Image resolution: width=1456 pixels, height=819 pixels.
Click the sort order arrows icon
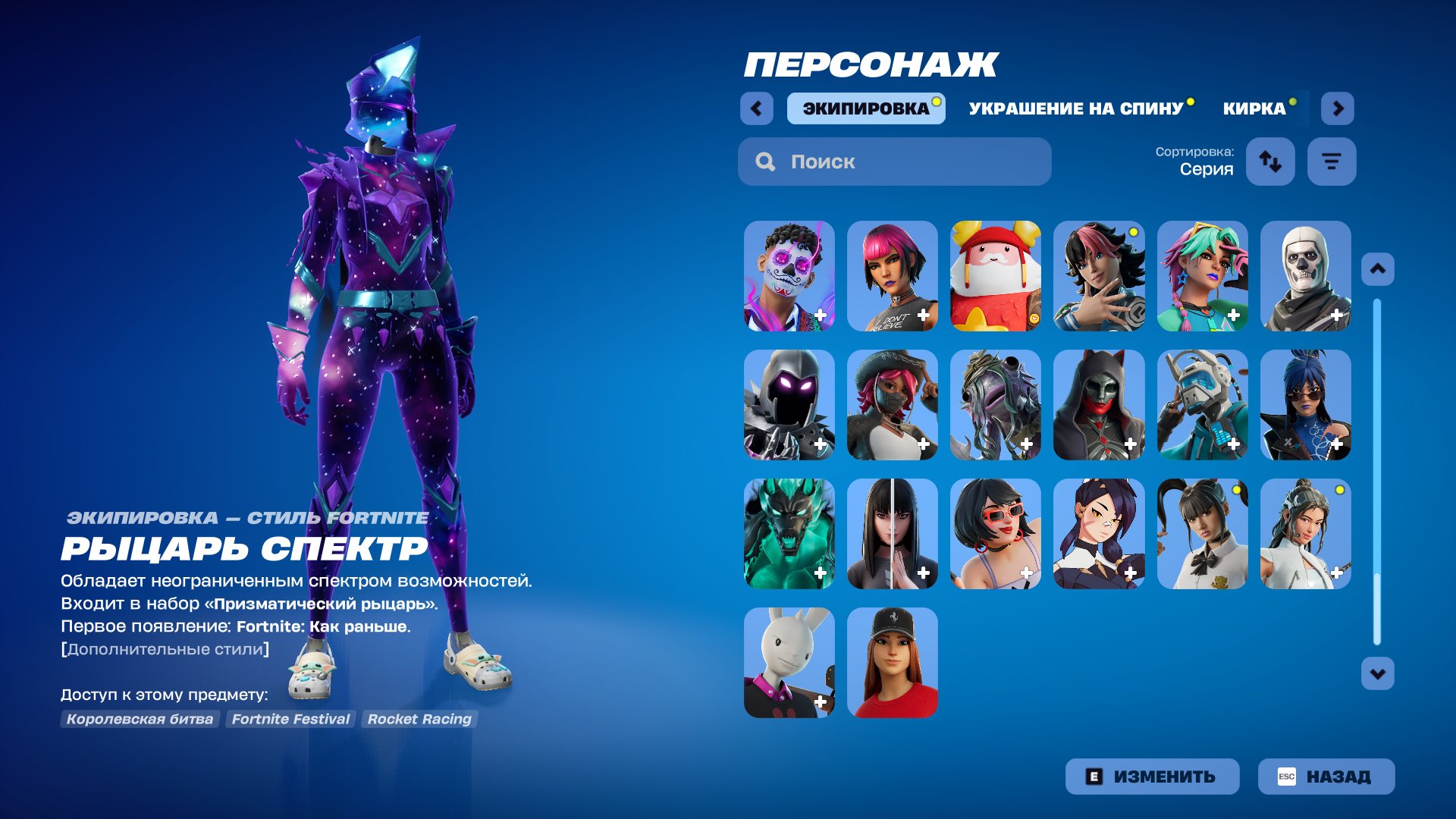click(1270, 162)
